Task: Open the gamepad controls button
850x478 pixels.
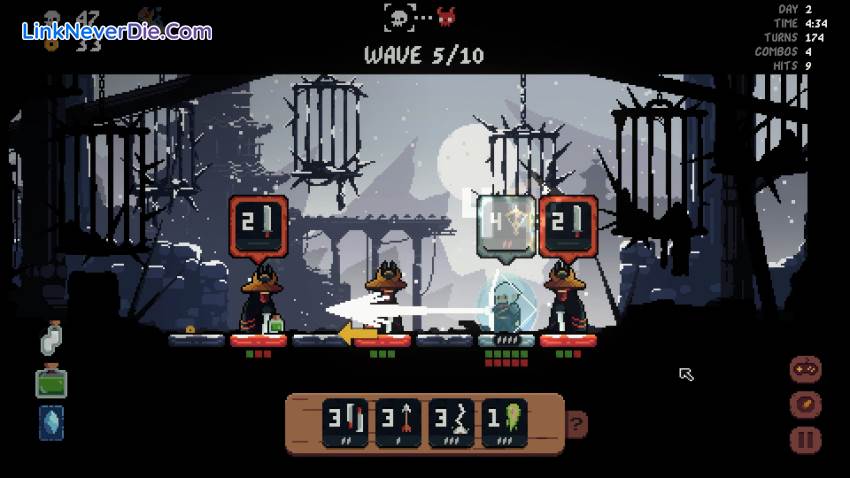Action: coord(806,369)
